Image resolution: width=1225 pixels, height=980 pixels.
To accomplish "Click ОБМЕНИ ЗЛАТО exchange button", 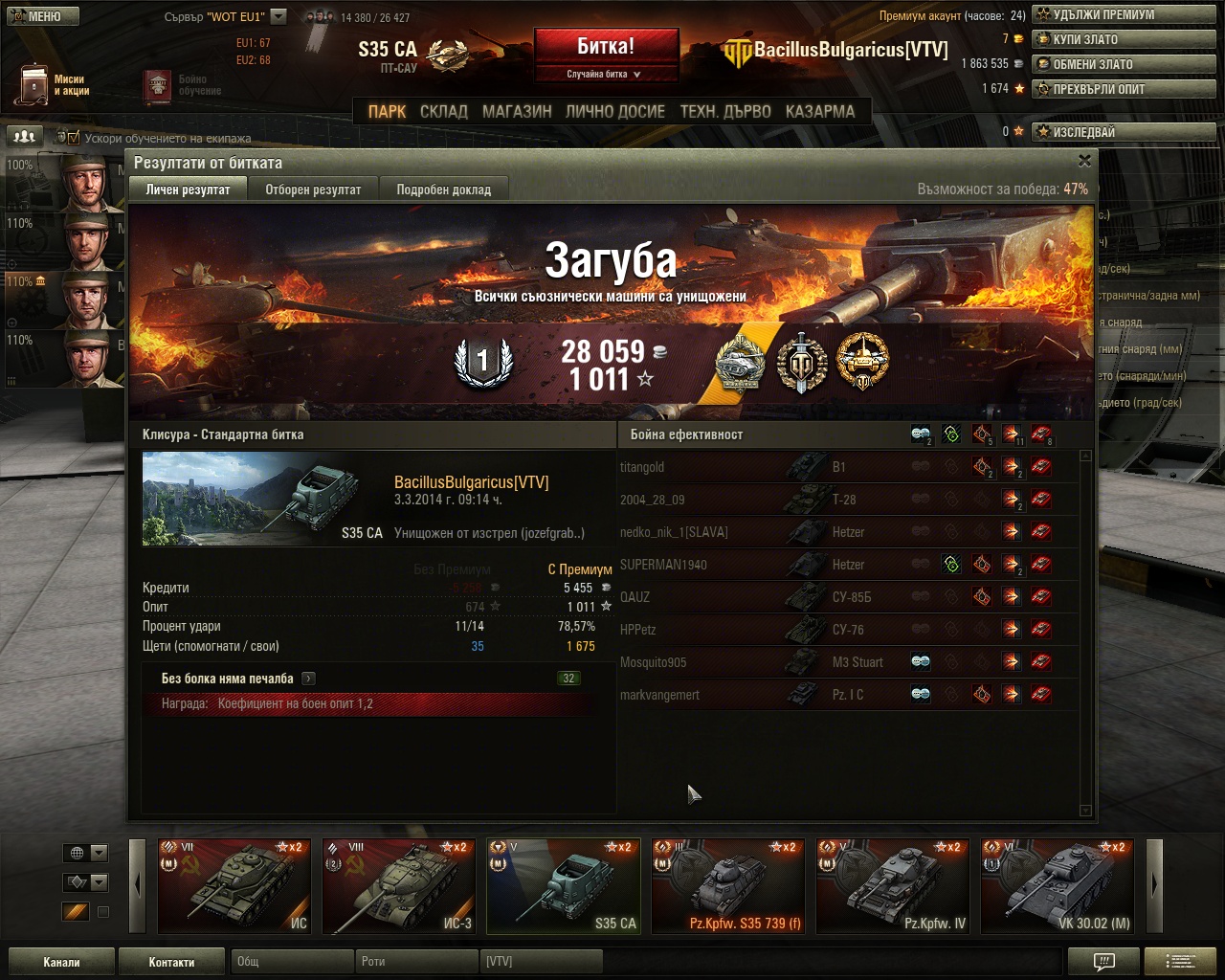I will point(1124,64).
